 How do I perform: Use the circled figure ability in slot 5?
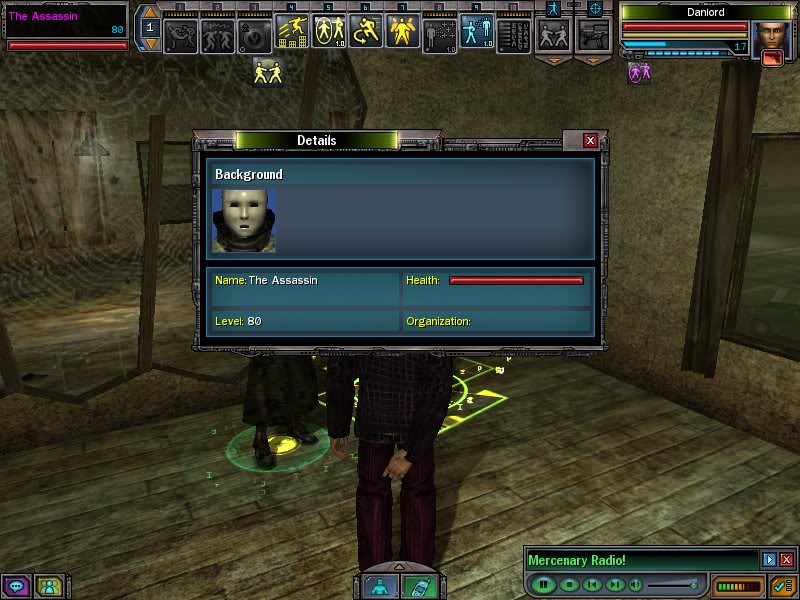pos(329,33)
